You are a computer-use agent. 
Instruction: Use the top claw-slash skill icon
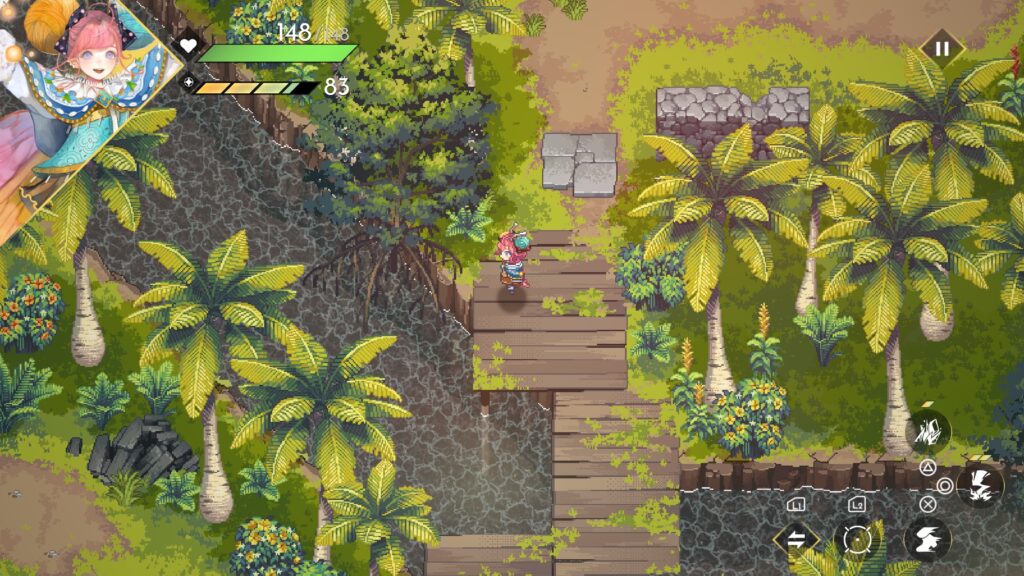click(x=928, y=432)
